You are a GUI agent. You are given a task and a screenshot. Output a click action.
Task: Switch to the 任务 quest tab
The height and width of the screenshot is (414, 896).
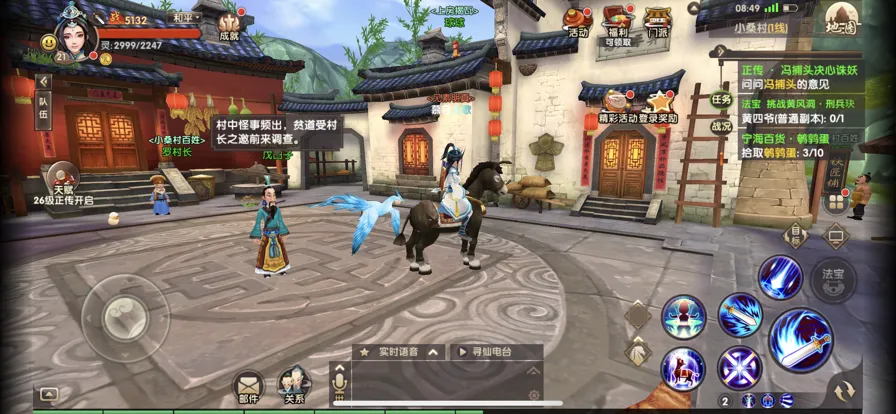[x=721, y=99]
